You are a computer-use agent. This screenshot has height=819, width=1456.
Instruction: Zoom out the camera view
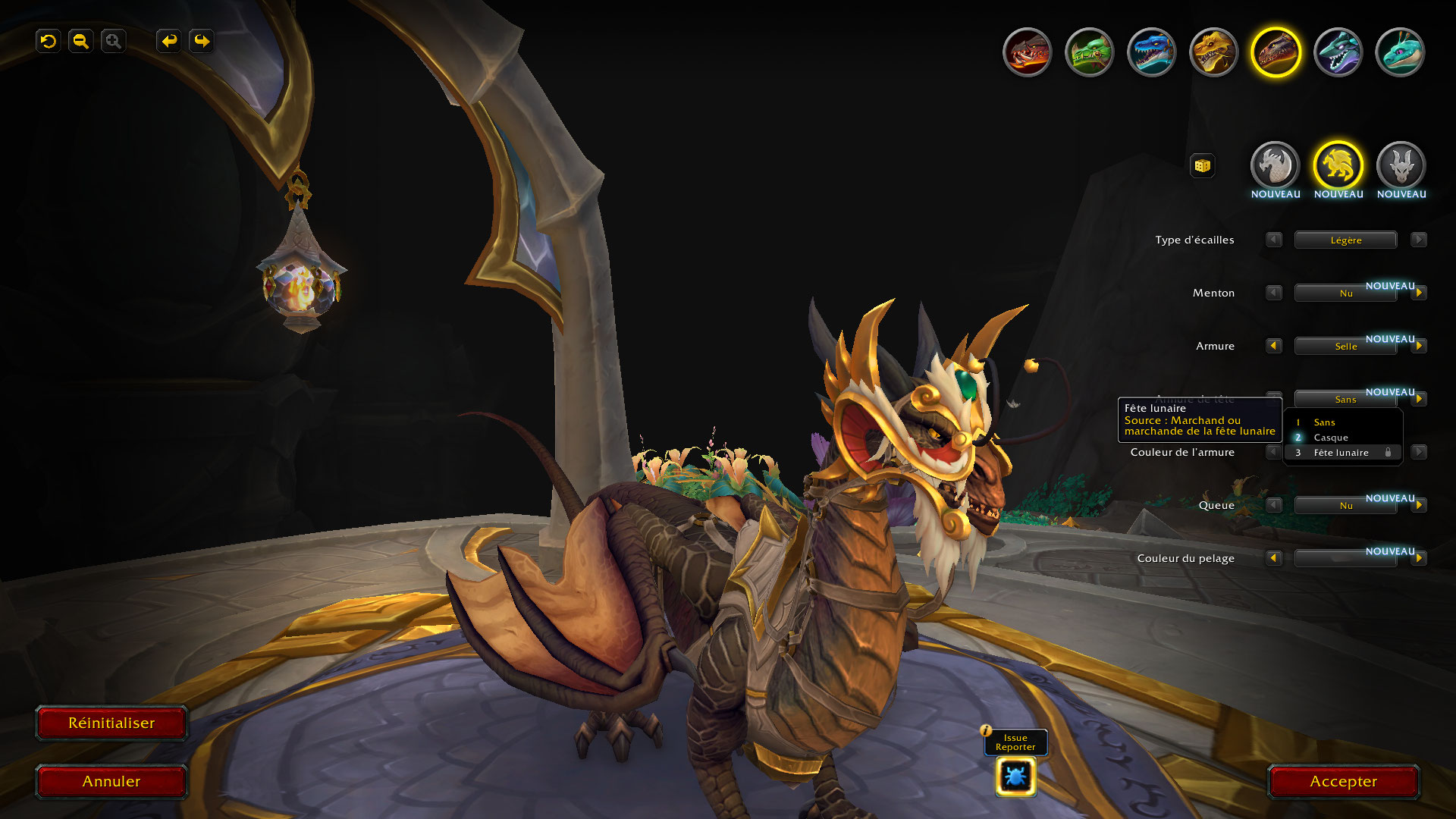[81, 41]
